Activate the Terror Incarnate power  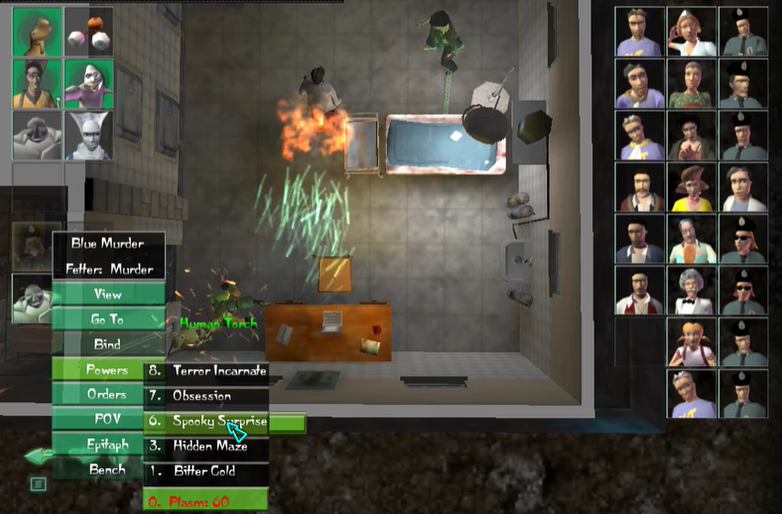207,370
